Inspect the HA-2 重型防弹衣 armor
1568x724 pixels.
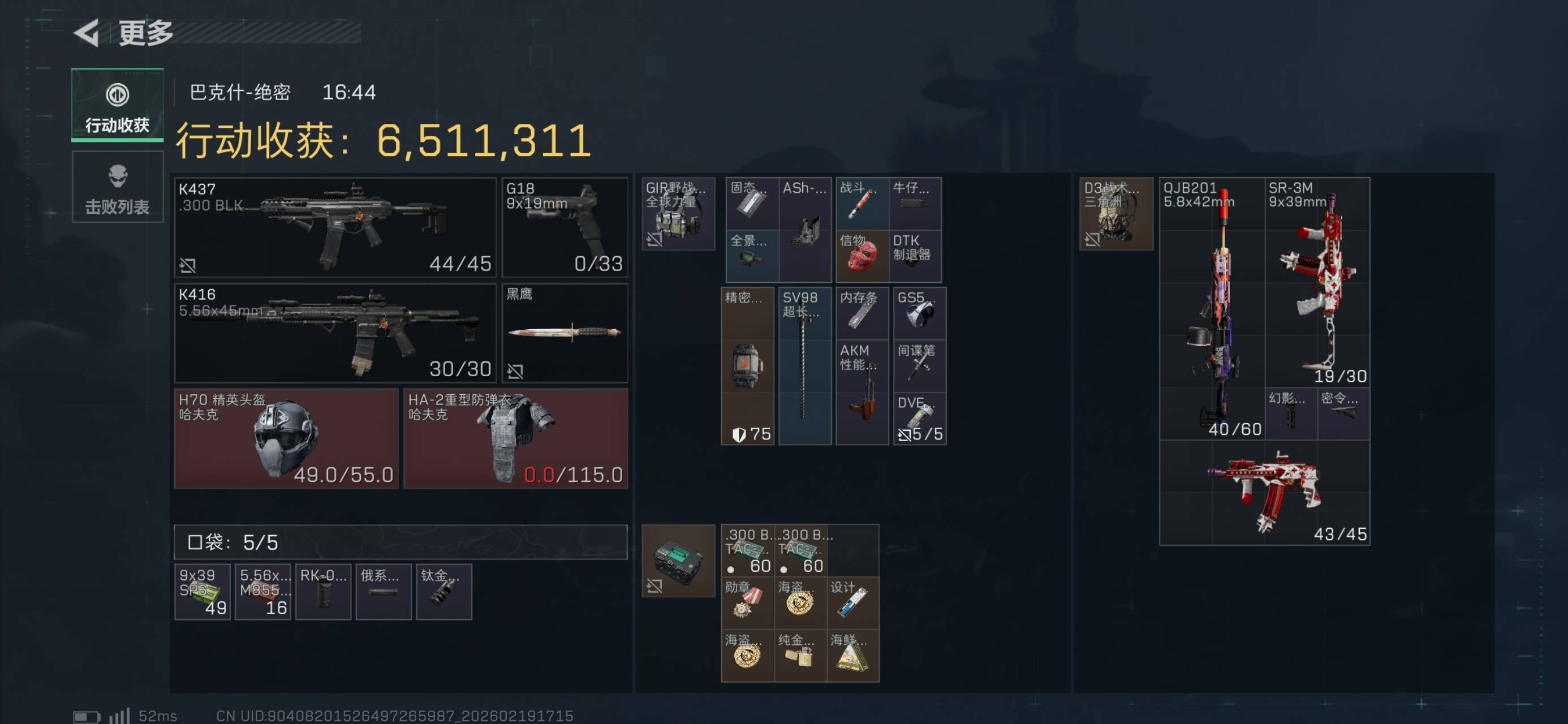tap(515, 438)
